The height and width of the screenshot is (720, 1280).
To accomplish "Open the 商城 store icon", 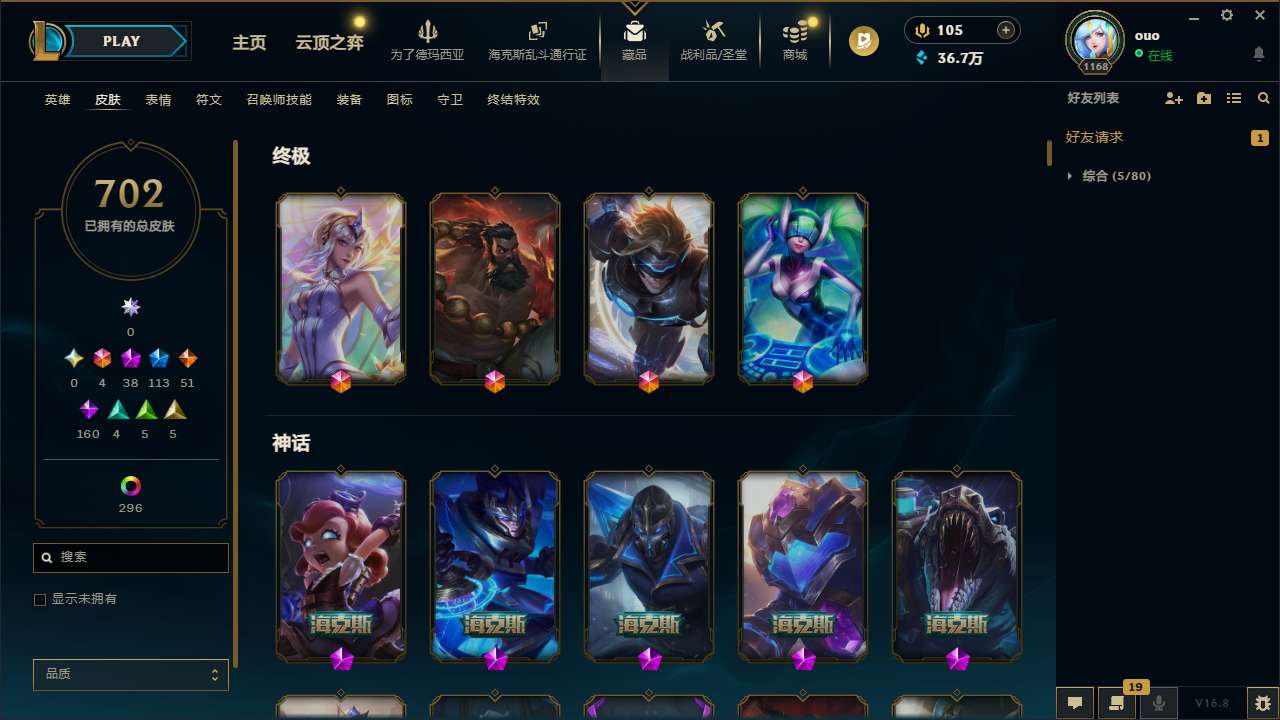I will [794, 41].
